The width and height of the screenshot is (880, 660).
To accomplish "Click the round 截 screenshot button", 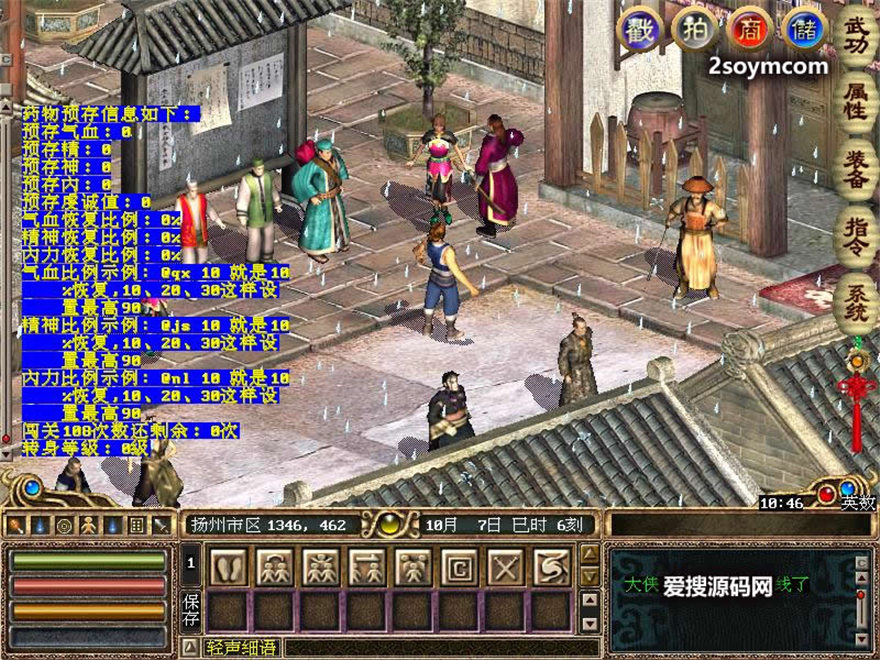I will (638, 29).
